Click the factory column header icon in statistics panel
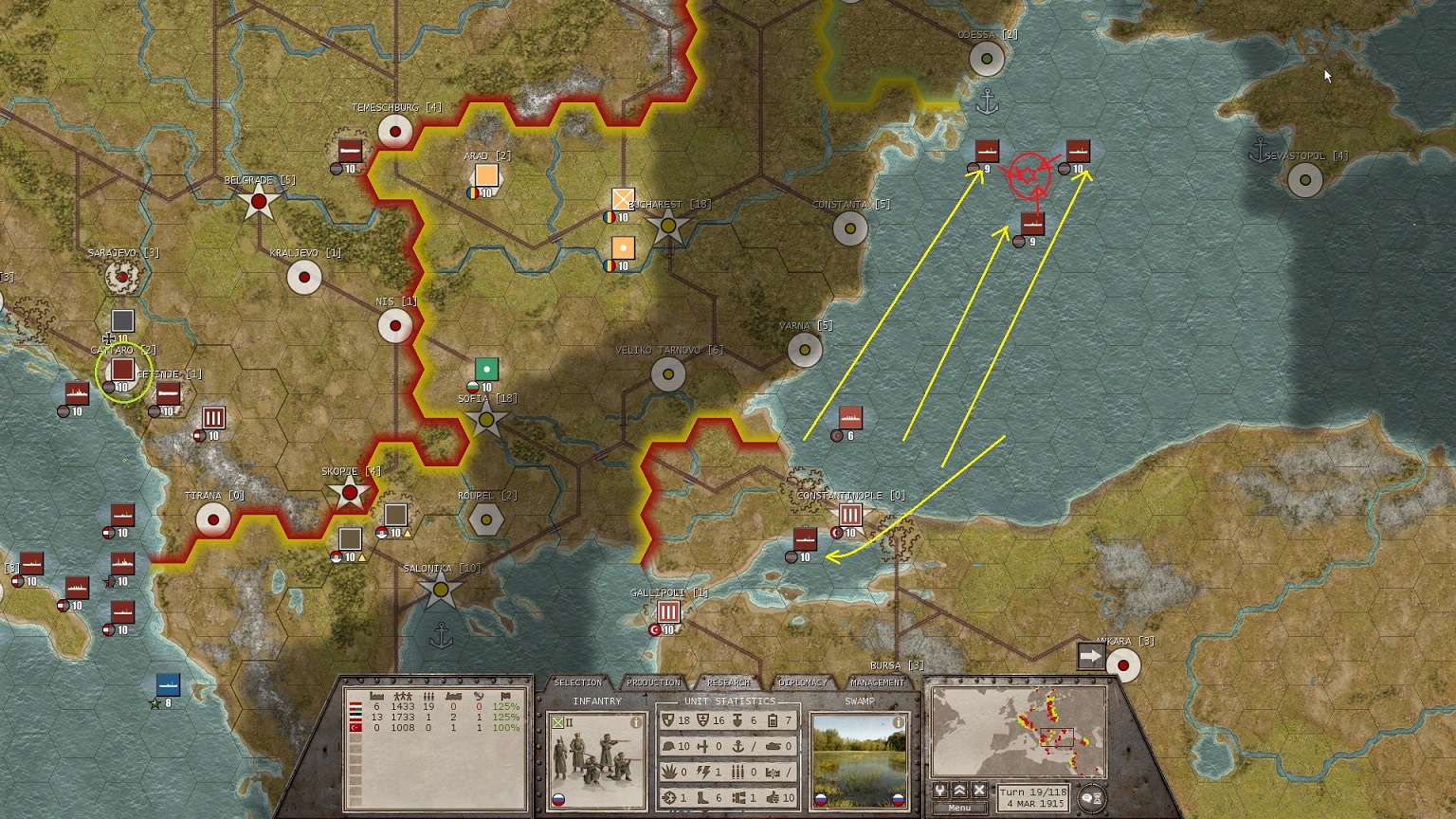Image resolution: width=1456 pixels, height=819 pixels. click(x=376, y=696)
